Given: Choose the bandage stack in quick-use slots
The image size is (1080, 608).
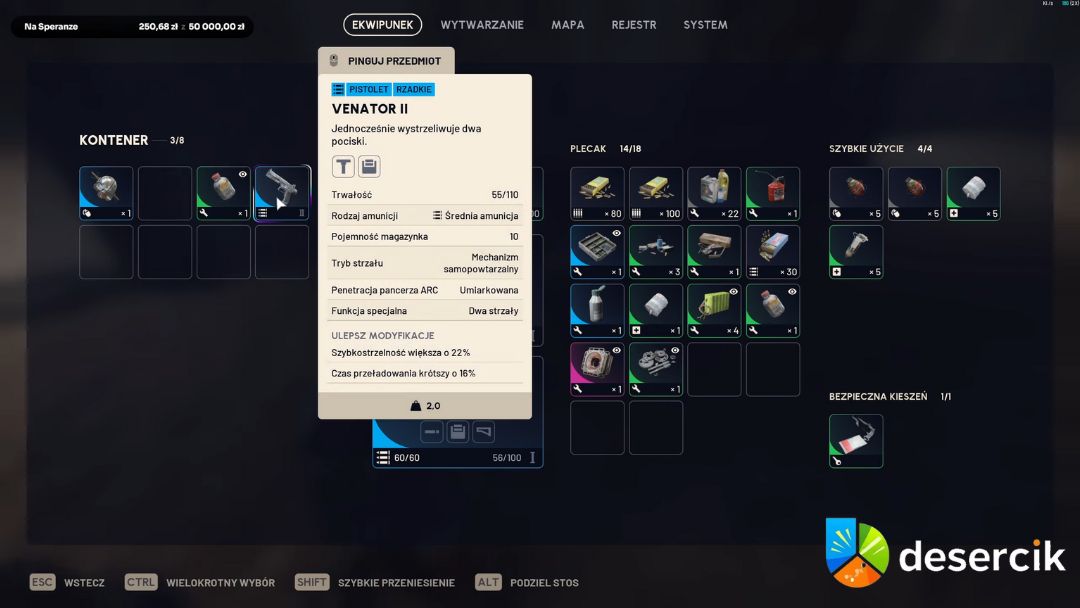Looking at the screenshot, I should [973, 193].
